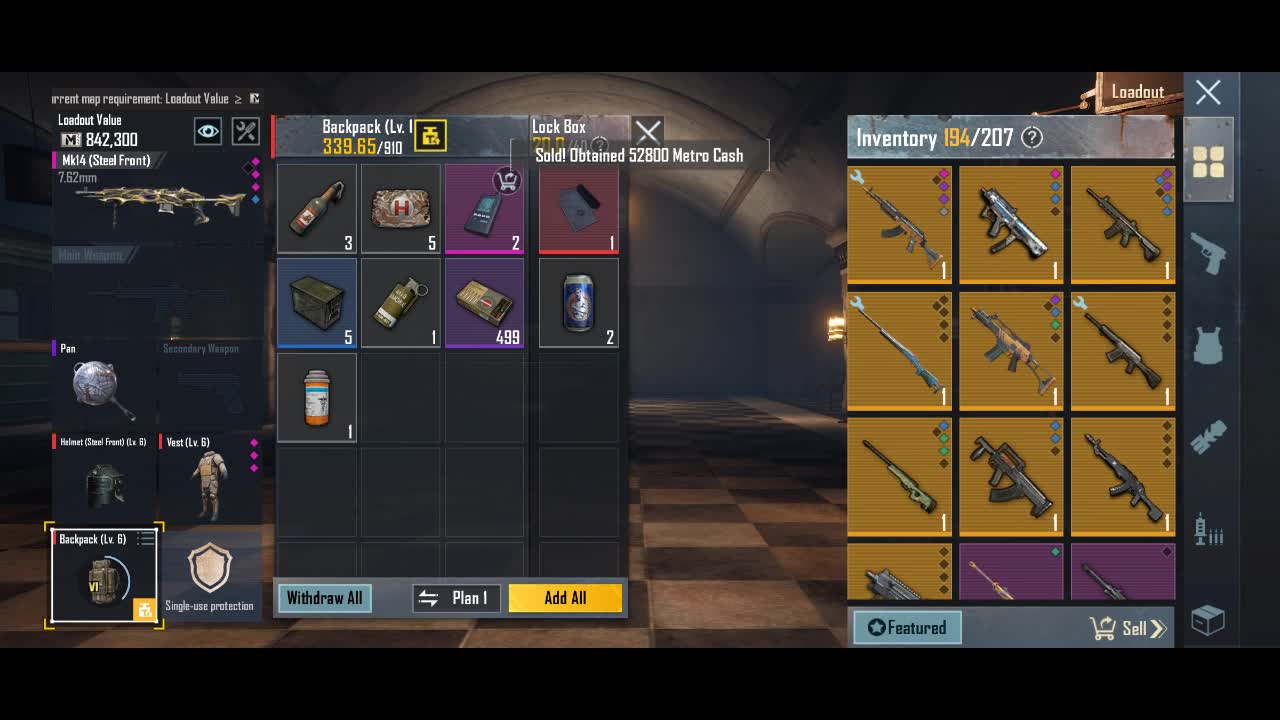The height and width of the screenshot is (720, 1280).
Task: Withdraw all items from backpack
Action: pos(324,598)
